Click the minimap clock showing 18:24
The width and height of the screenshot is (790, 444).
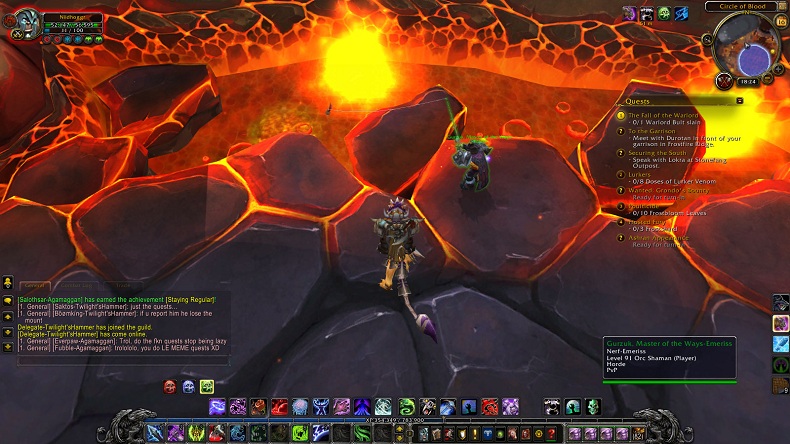(747, 81)
